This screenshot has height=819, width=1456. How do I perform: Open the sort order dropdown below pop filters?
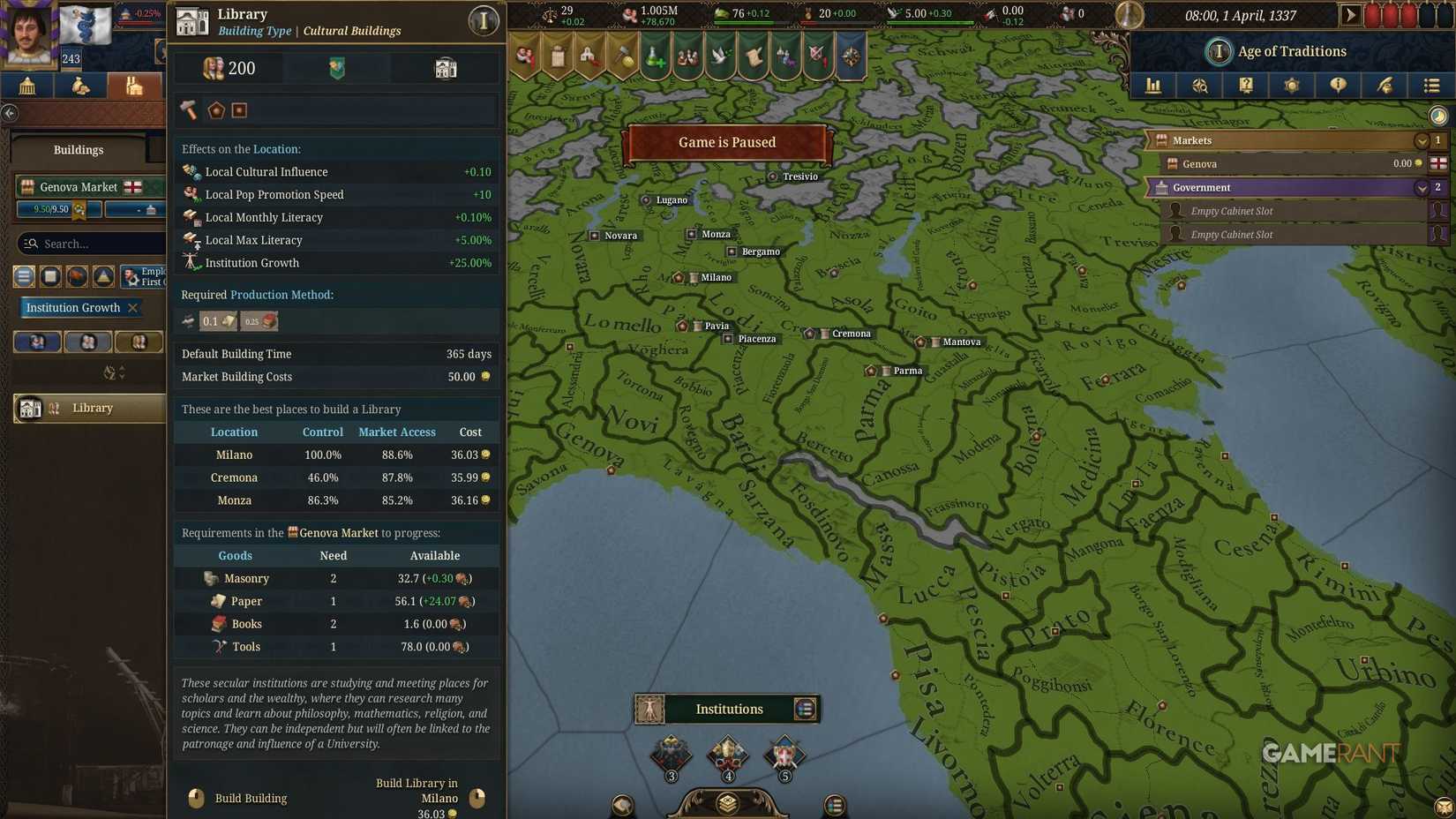pyautogui.click(x=111, y=372)
